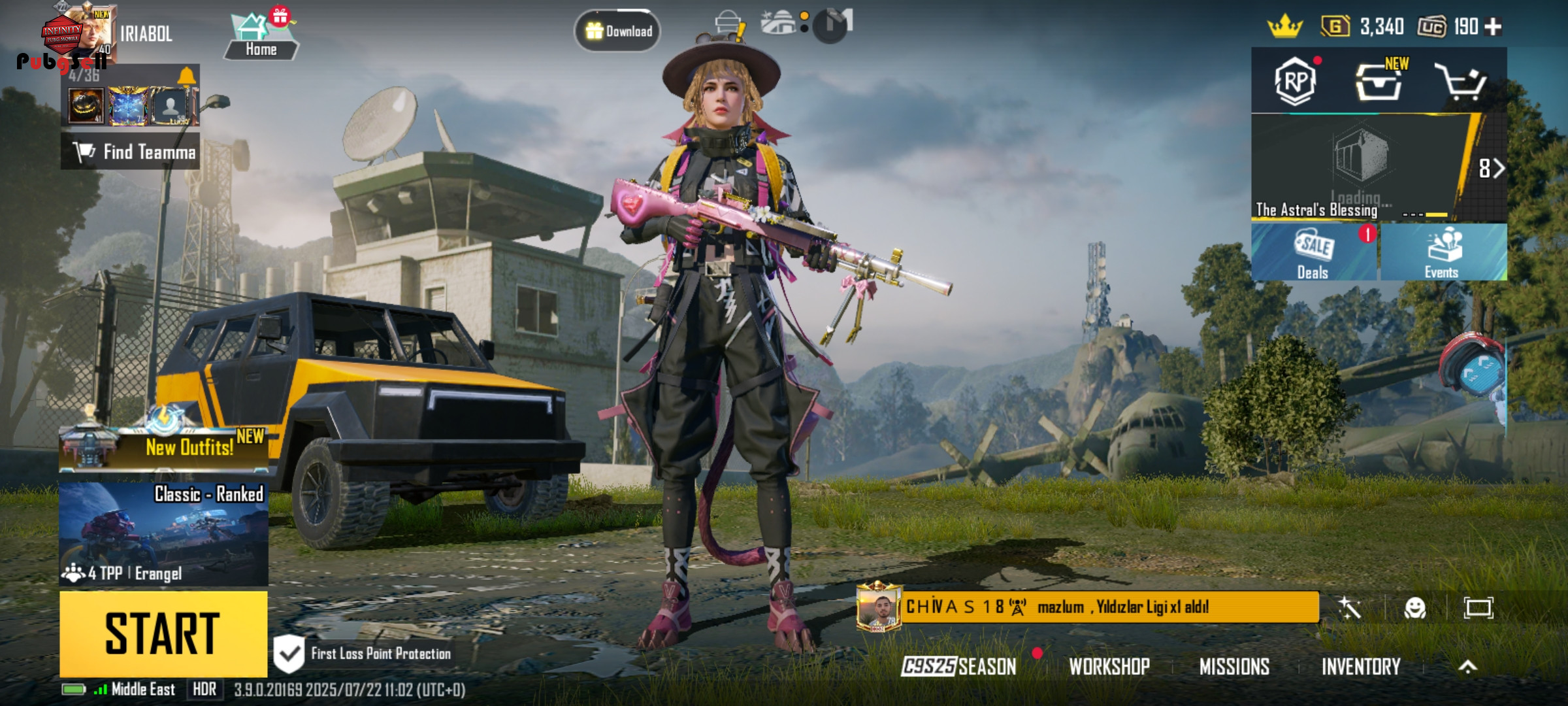Image resolution: width=1568 pixels, height=706 pixels.
Task: Open the Download resource button
Action: pos(617,31)
